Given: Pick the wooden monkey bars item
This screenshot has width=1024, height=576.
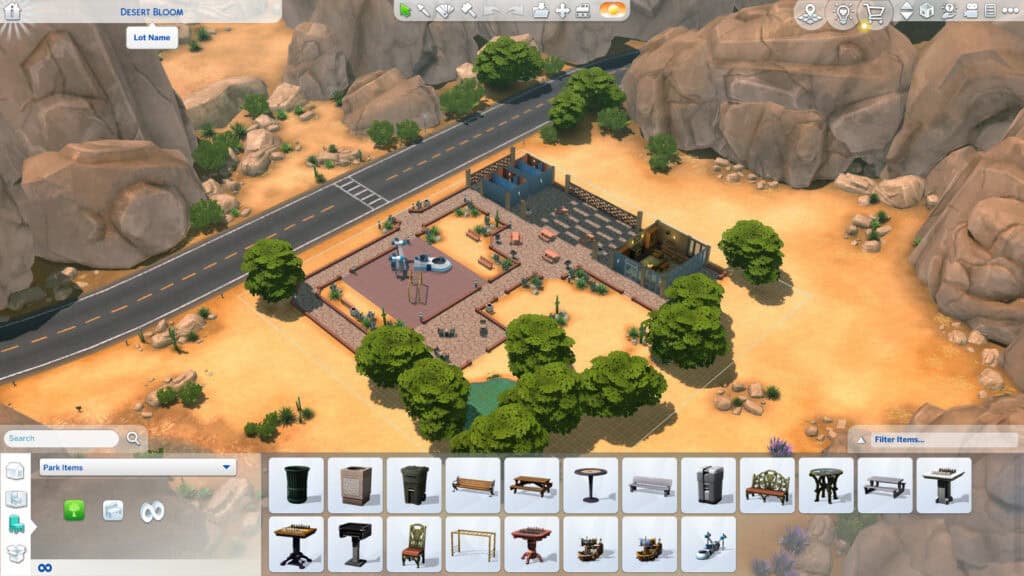Looking at the screenshot, I should point(472,543).
